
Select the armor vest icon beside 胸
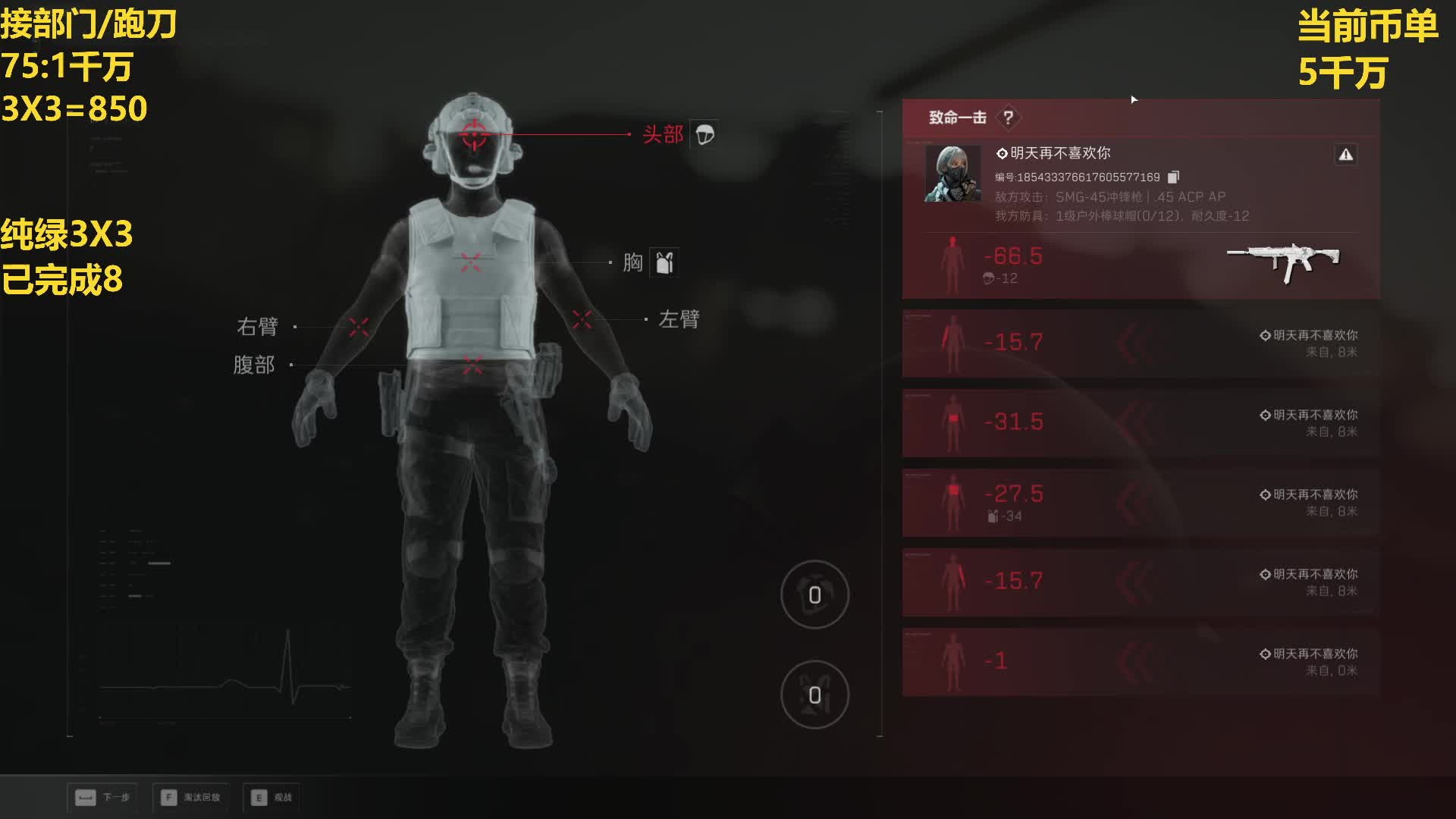(x=664, y=262)
